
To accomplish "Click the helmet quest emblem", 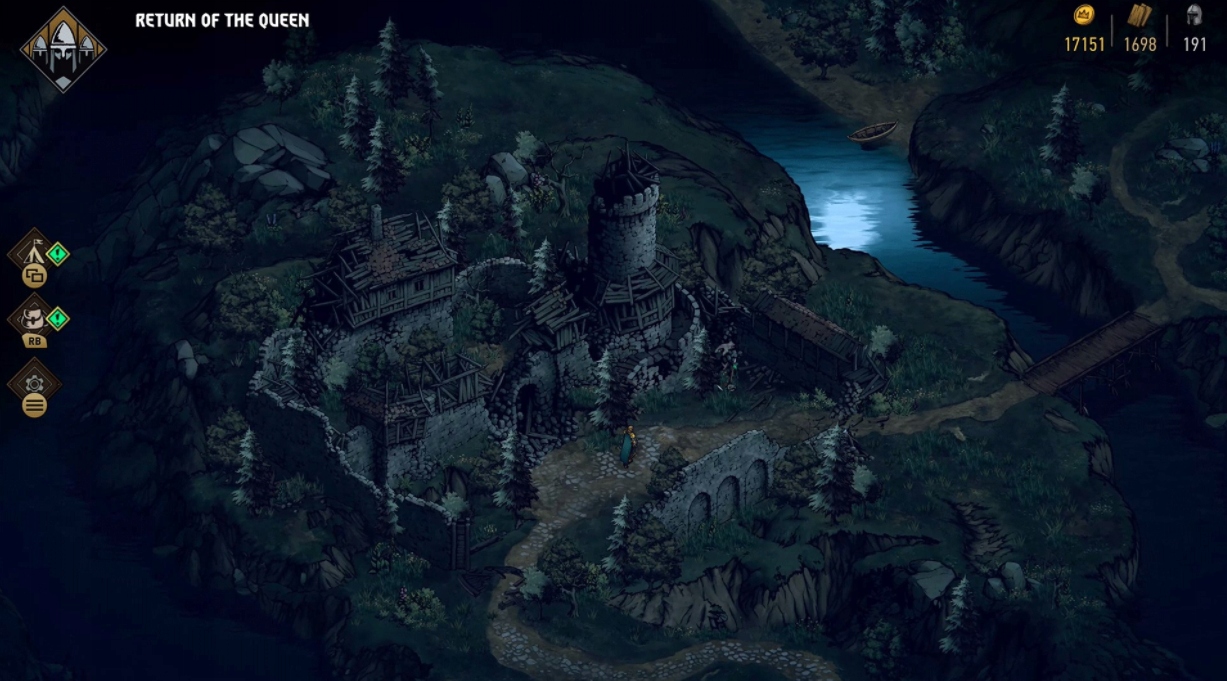I will click(64, 48).
